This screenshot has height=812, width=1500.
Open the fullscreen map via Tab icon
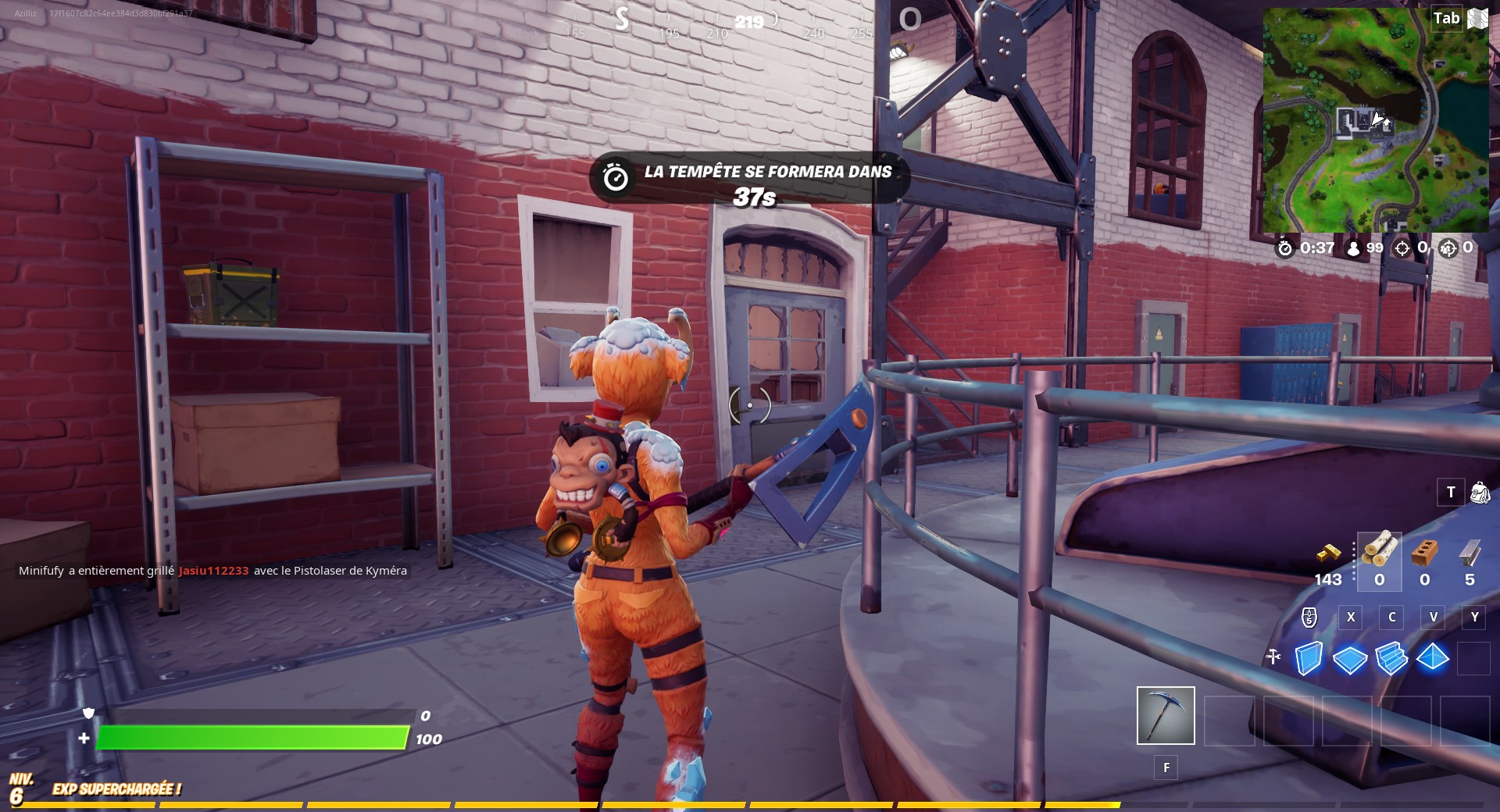coord(1447,18)
